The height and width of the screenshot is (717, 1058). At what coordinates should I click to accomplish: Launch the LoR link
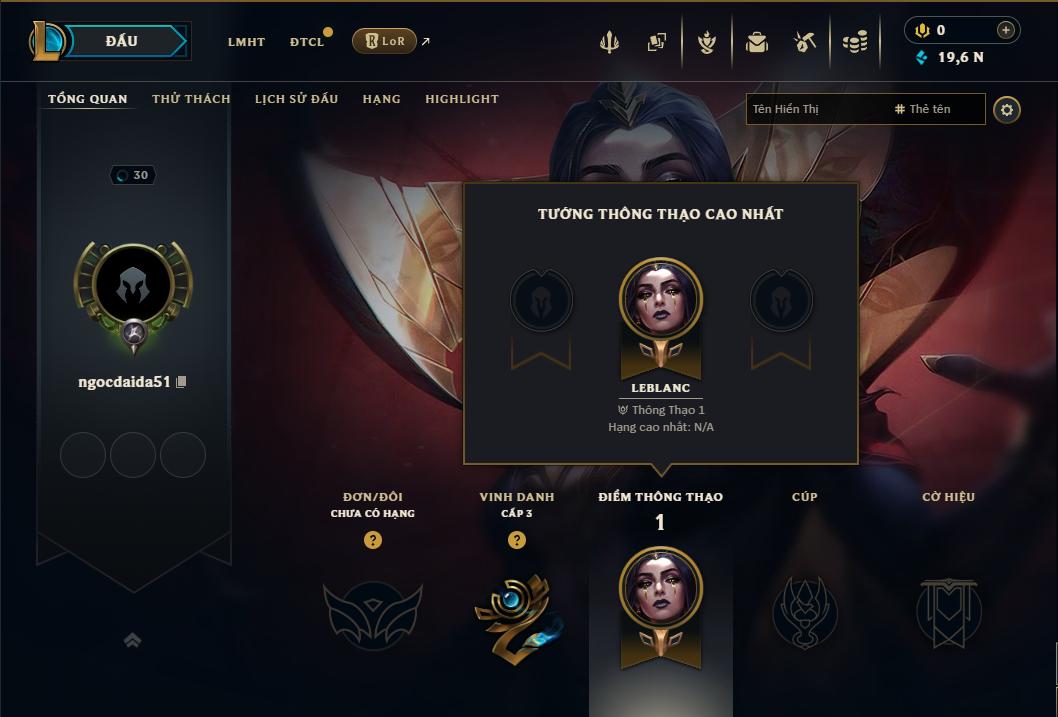[x=385, y=41]
